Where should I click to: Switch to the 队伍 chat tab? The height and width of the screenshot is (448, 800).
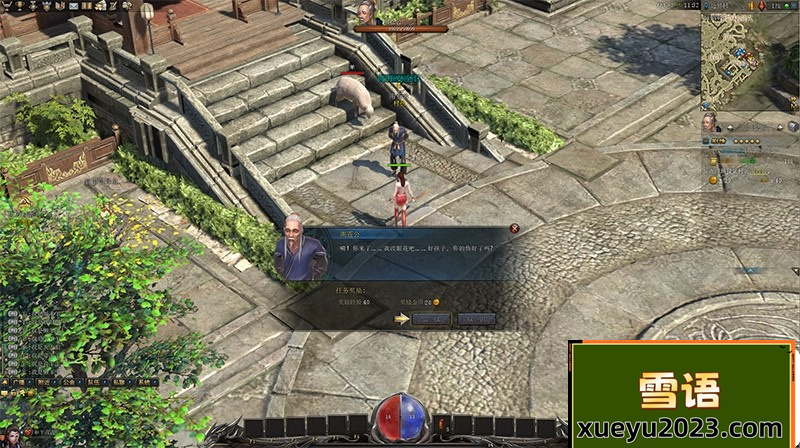[94, 381]
